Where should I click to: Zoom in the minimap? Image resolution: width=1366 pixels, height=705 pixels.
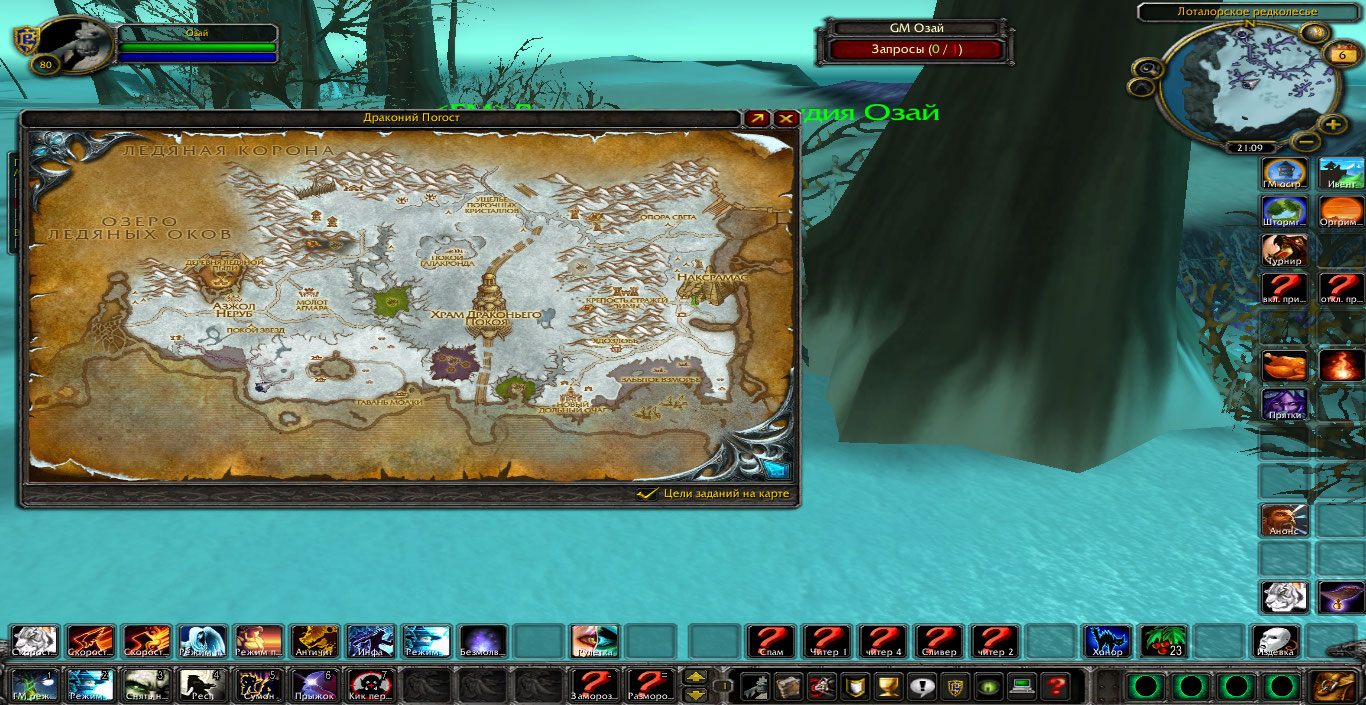pos(1332,125)
